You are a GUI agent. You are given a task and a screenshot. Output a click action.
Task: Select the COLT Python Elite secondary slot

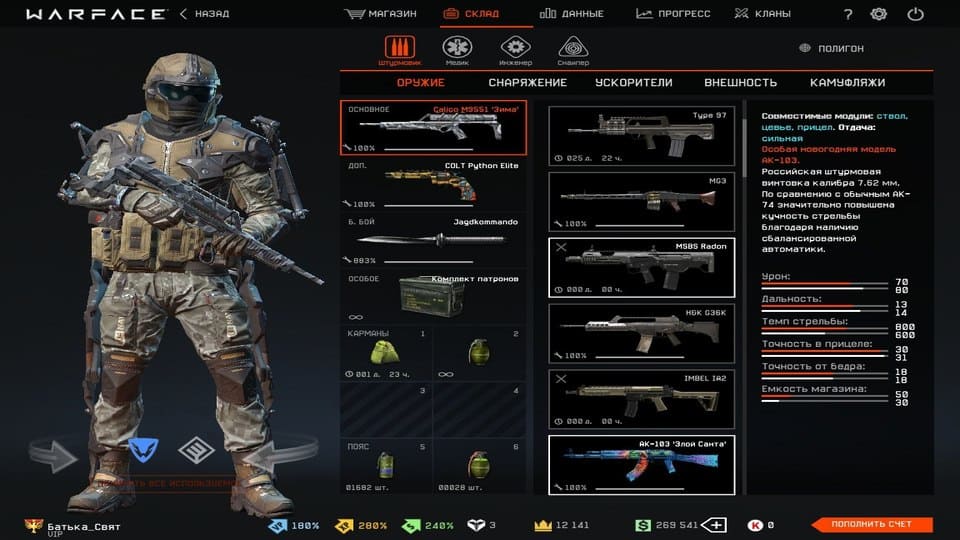(x=433, y=184)
